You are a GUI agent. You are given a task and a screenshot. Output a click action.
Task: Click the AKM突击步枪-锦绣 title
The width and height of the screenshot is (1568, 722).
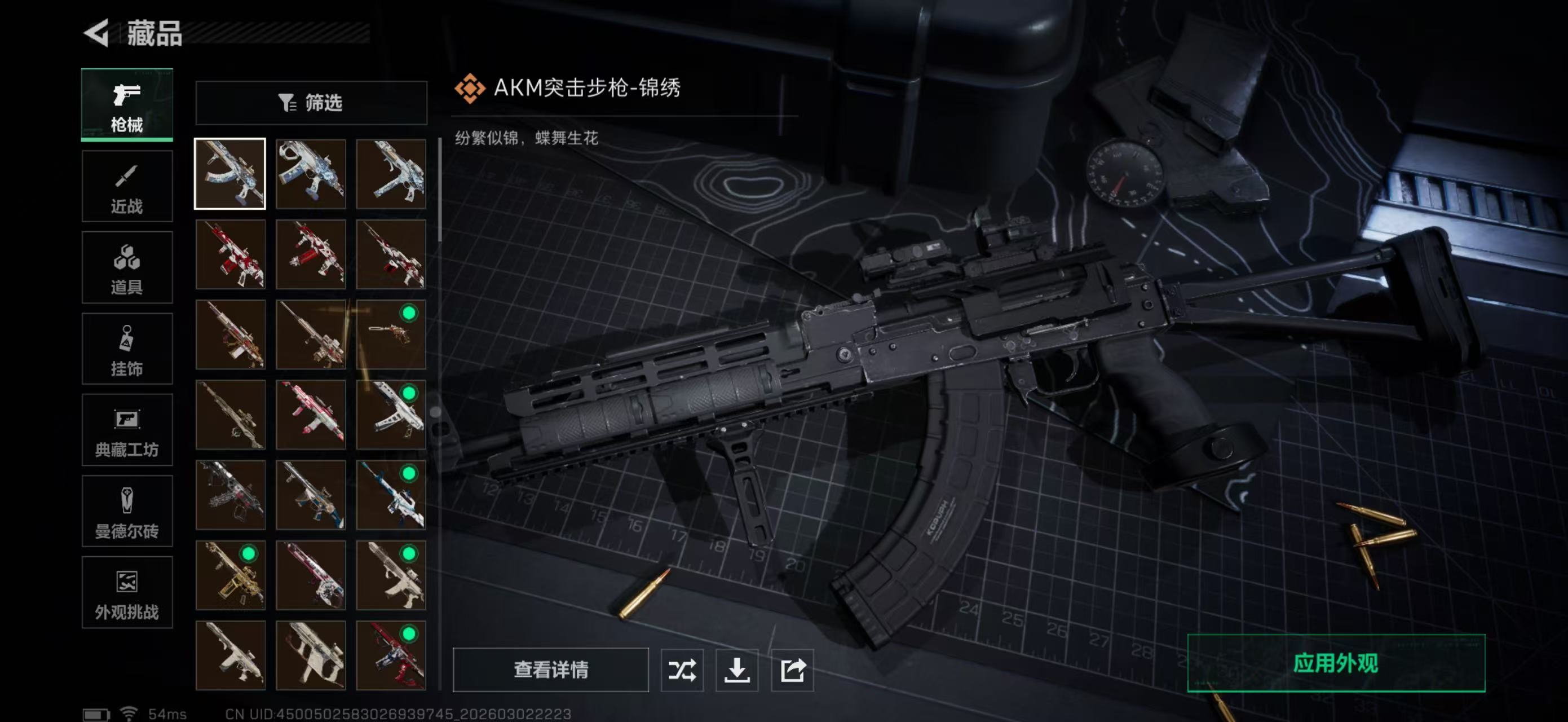pyautogui.click(x=588, y=88)
